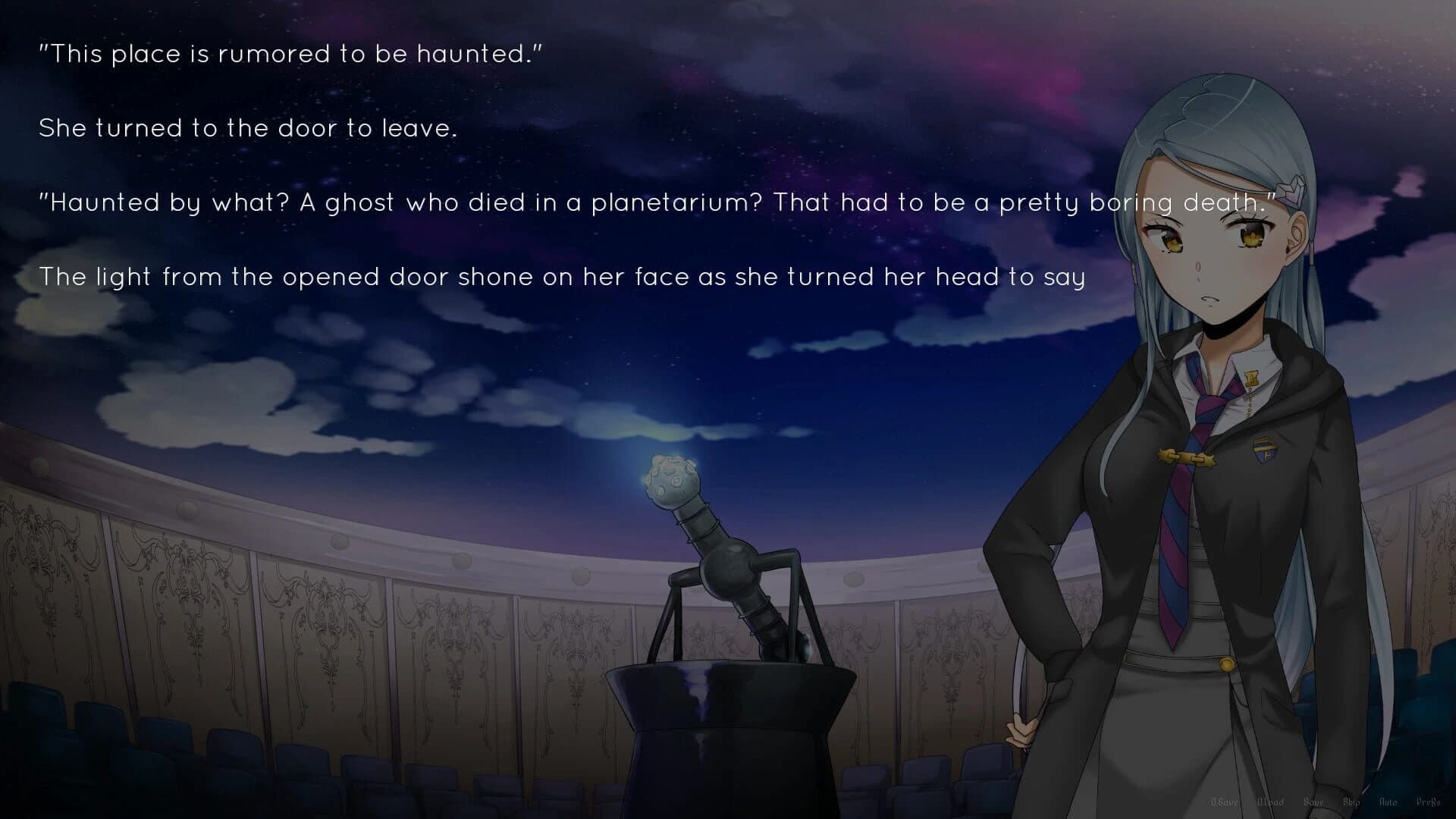Click the character's blazer emblem pin
The width and height of the screenshot is (1456, 819).
pos(1264,449)
